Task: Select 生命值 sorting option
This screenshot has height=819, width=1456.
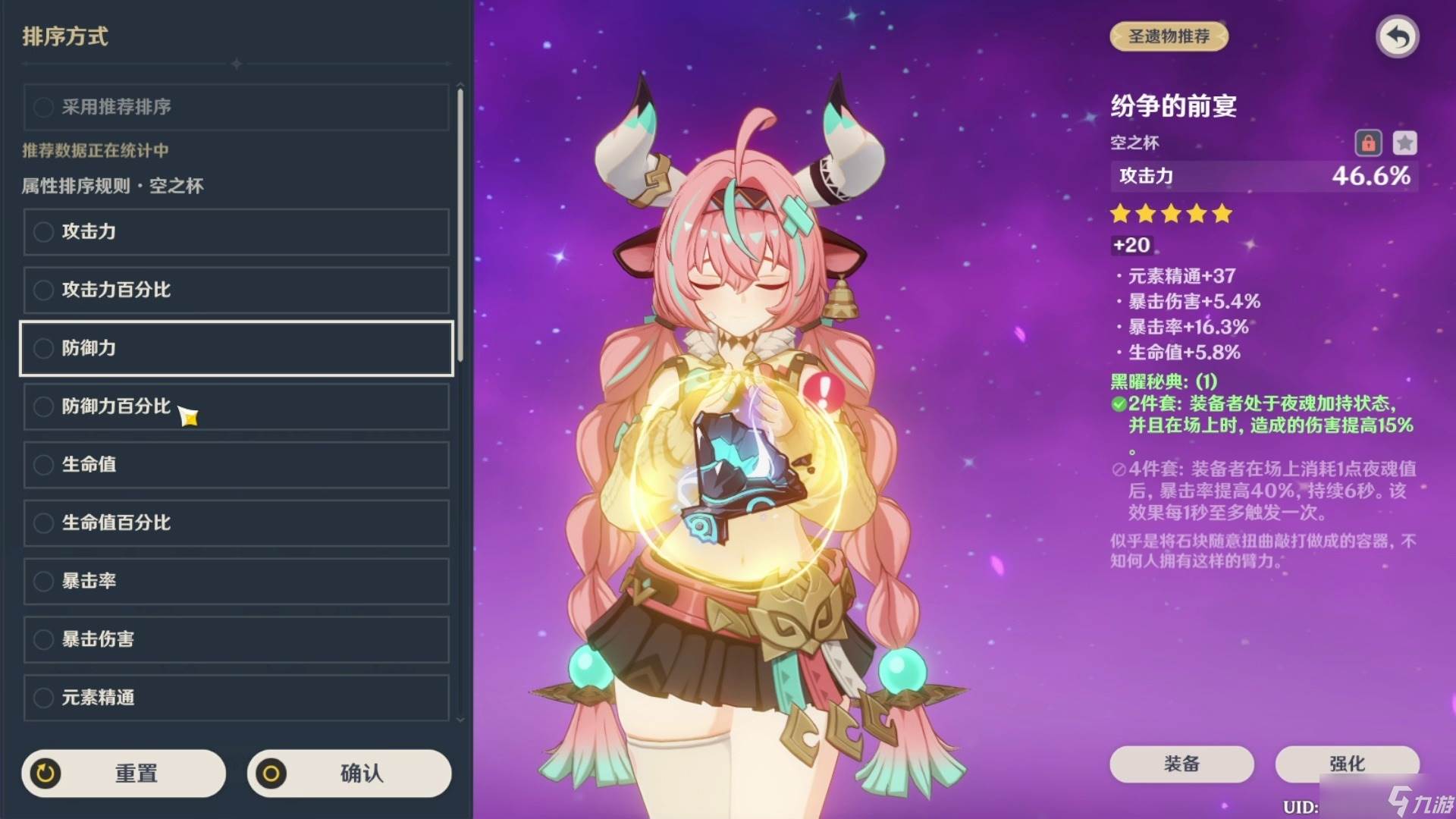Action: 236,464
